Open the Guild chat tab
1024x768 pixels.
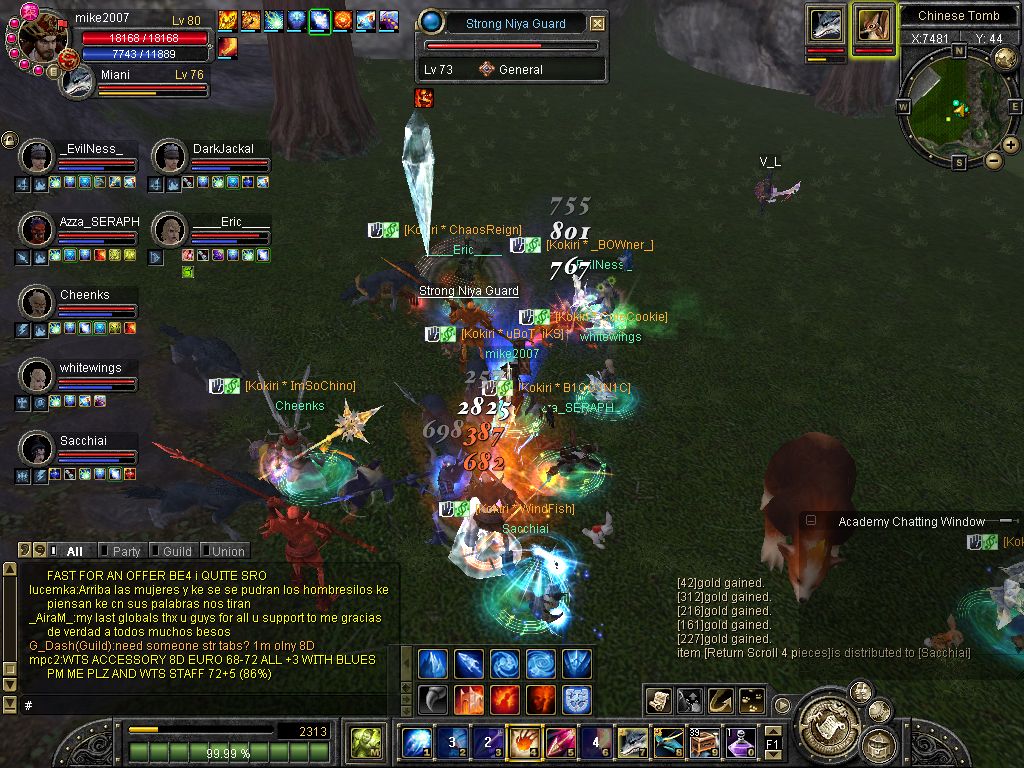point(176,551)
